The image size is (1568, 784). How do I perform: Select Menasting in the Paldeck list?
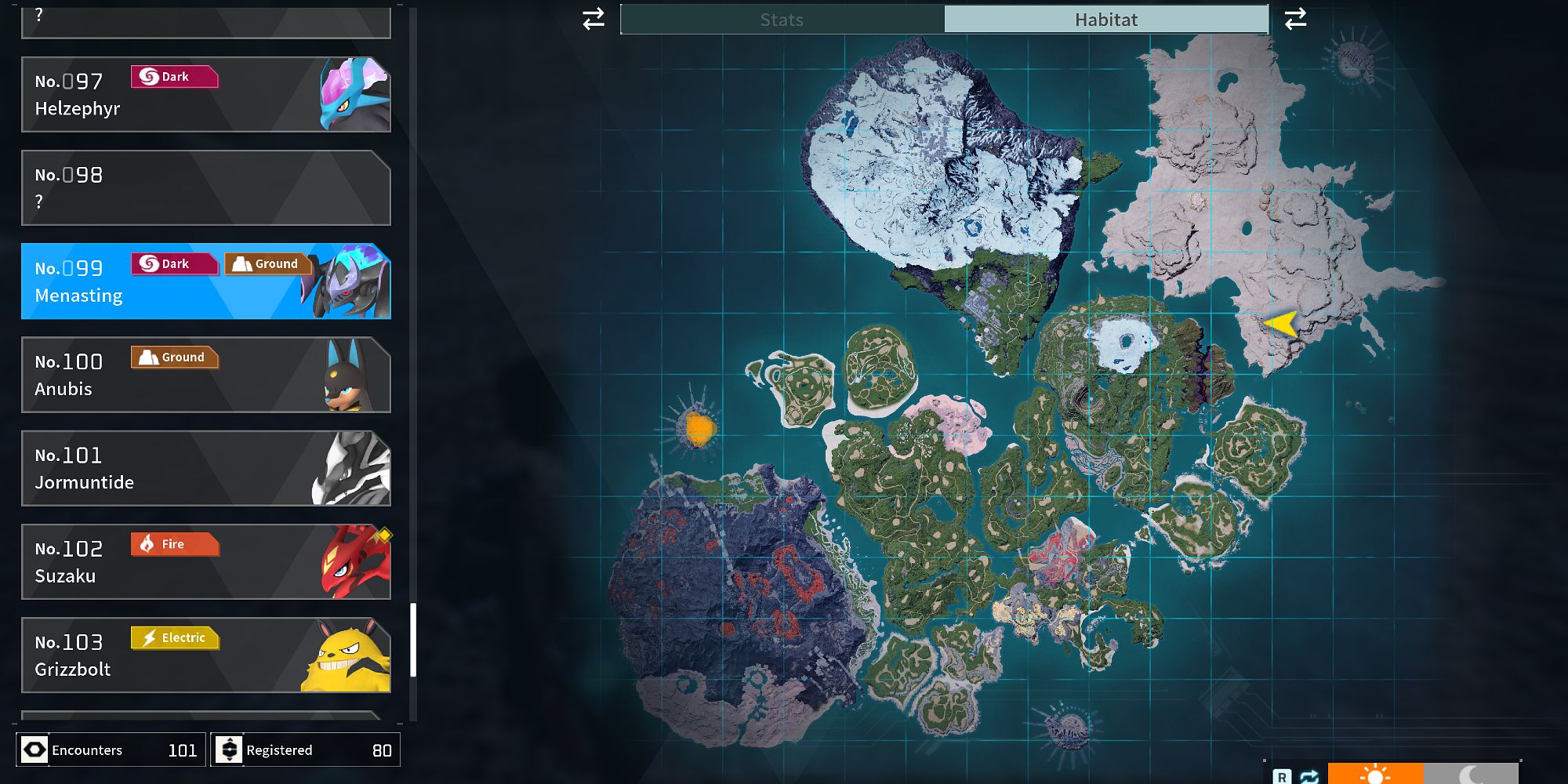[x=205, y=281]
